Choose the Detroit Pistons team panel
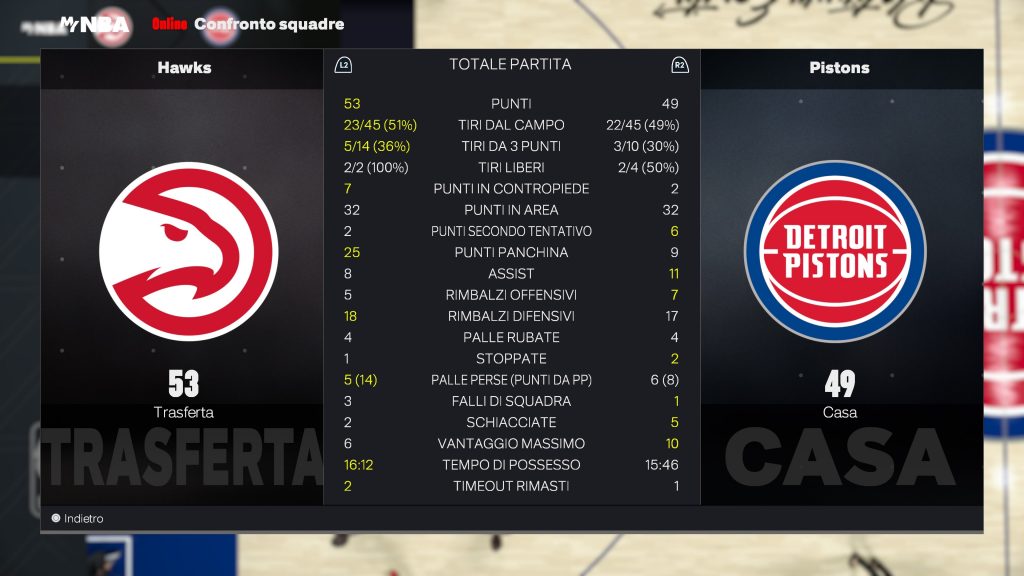Image resolution: width=1024 pixels, height=576 pixels. (839, 250)
